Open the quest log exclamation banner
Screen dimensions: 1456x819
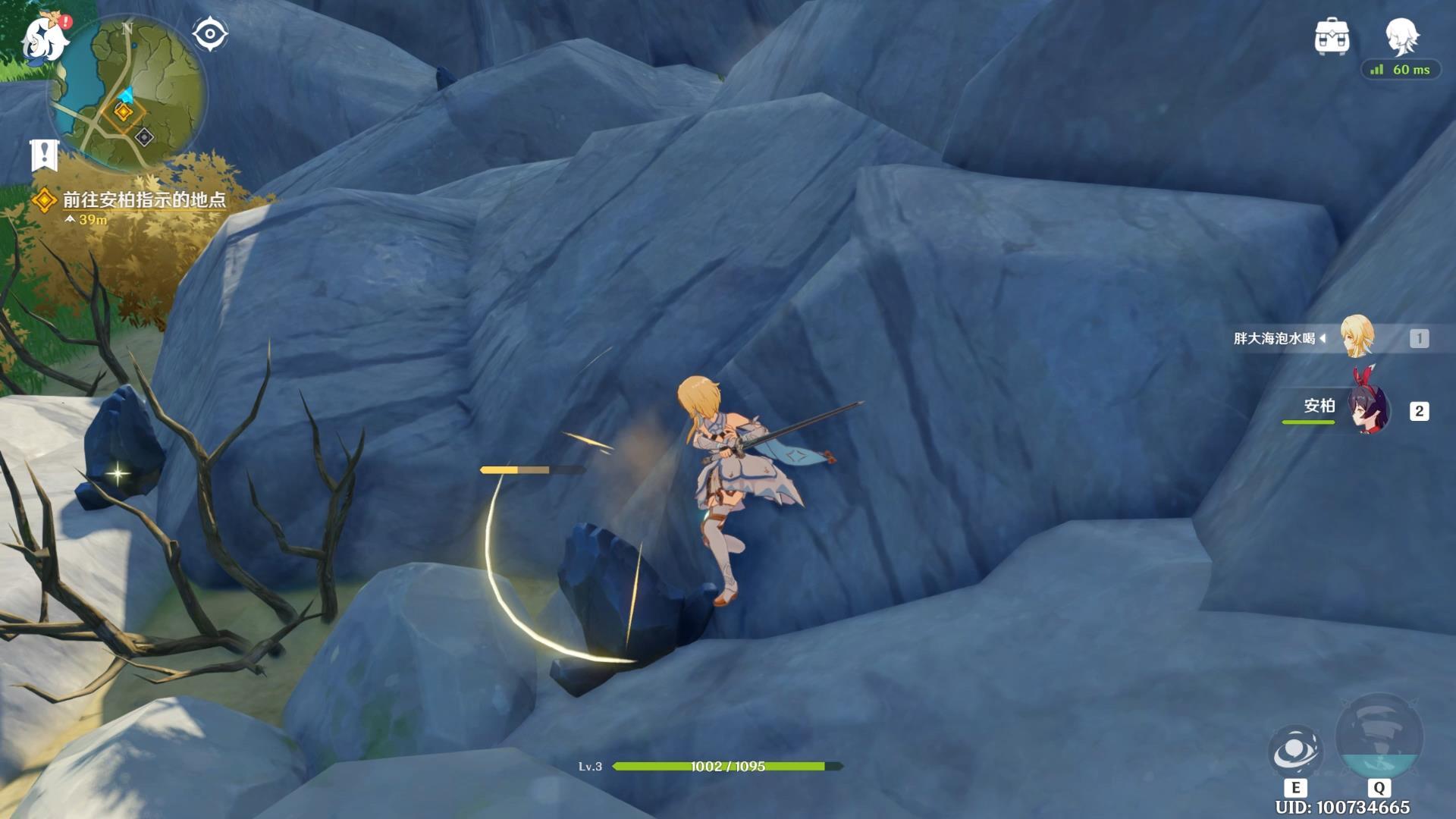point(44,155)
